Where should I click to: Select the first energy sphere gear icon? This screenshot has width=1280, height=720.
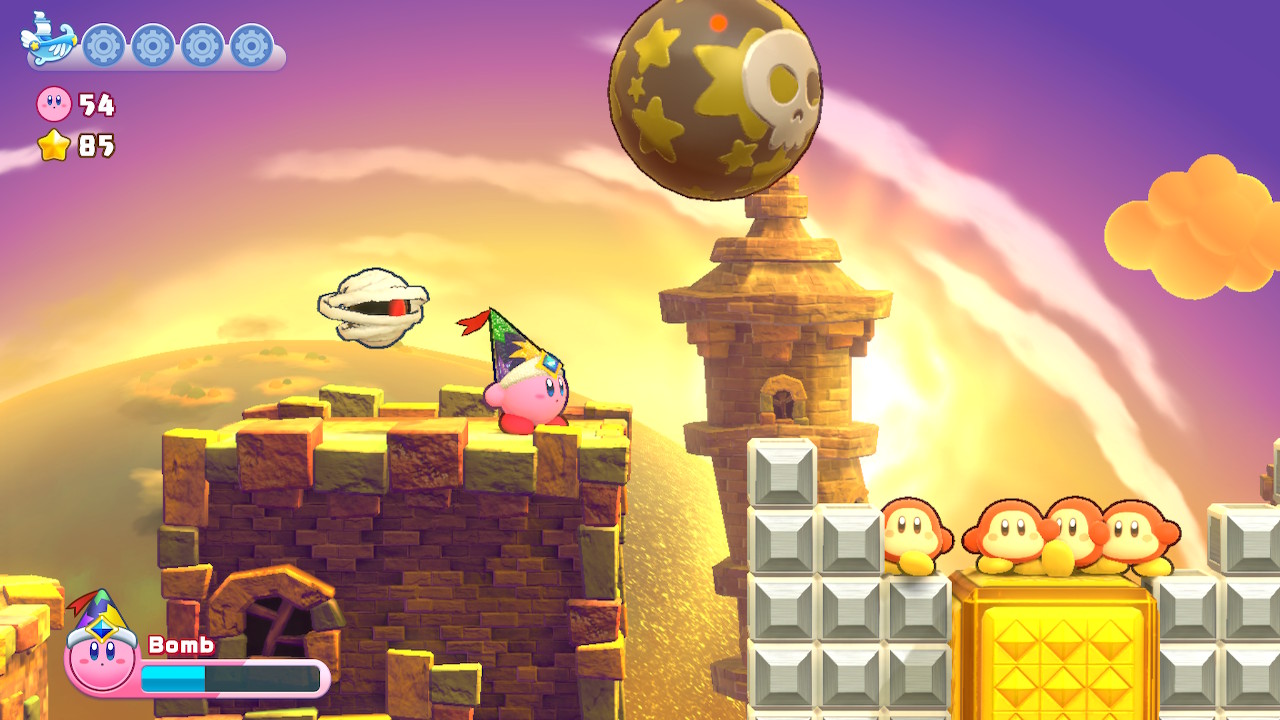103,45
